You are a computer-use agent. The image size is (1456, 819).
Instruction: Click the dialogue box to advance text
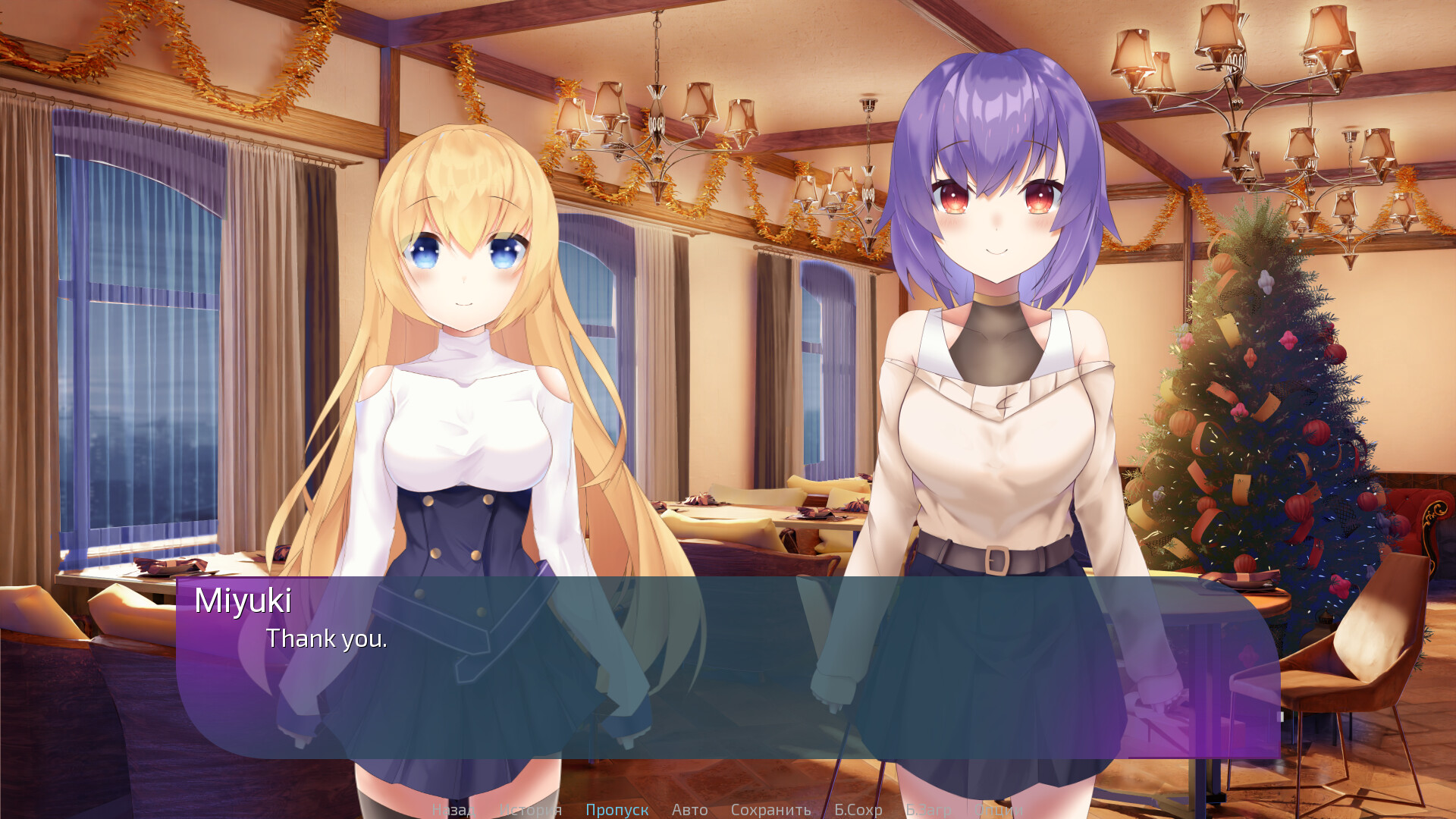click(x=728, y=698)
